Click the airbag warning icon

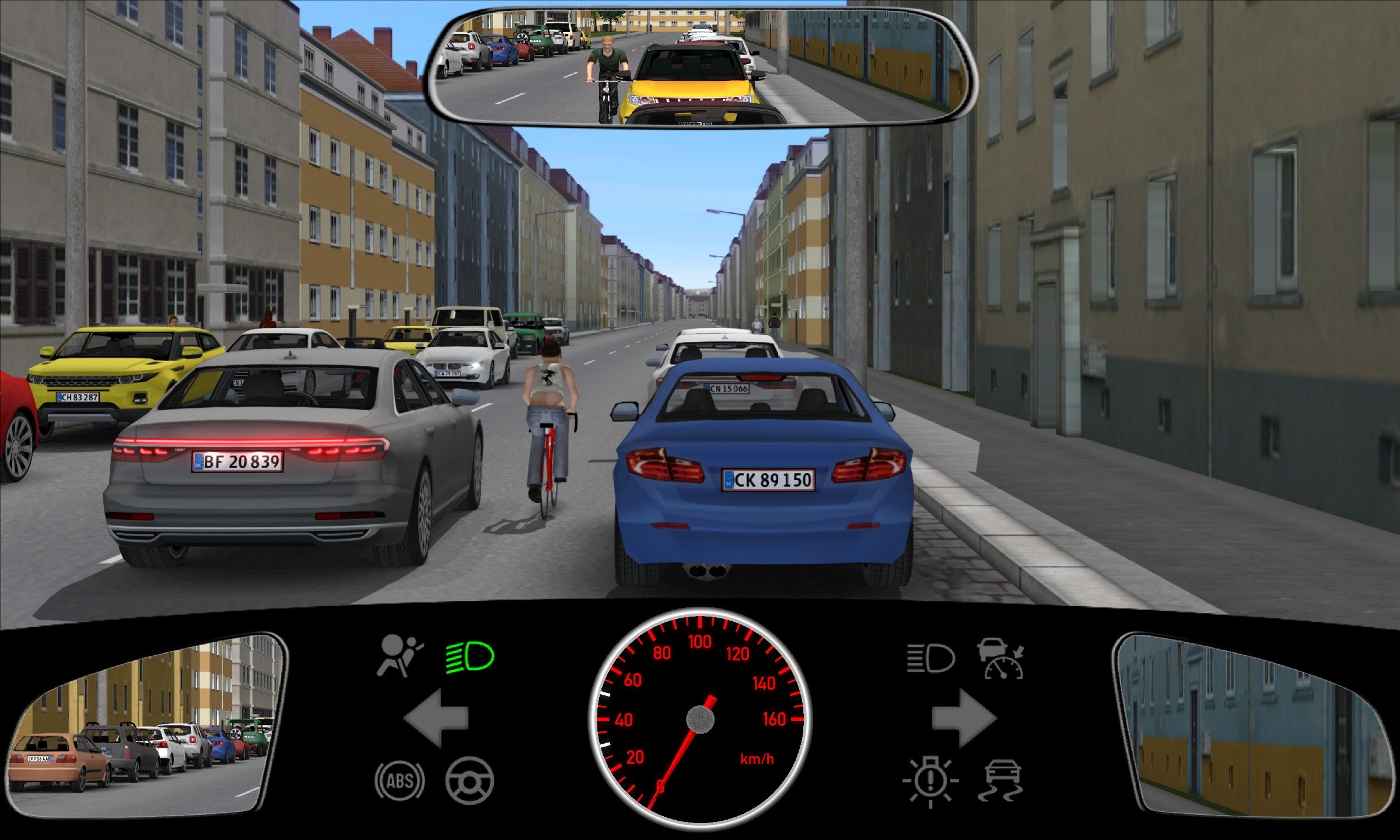pos(400,656)
